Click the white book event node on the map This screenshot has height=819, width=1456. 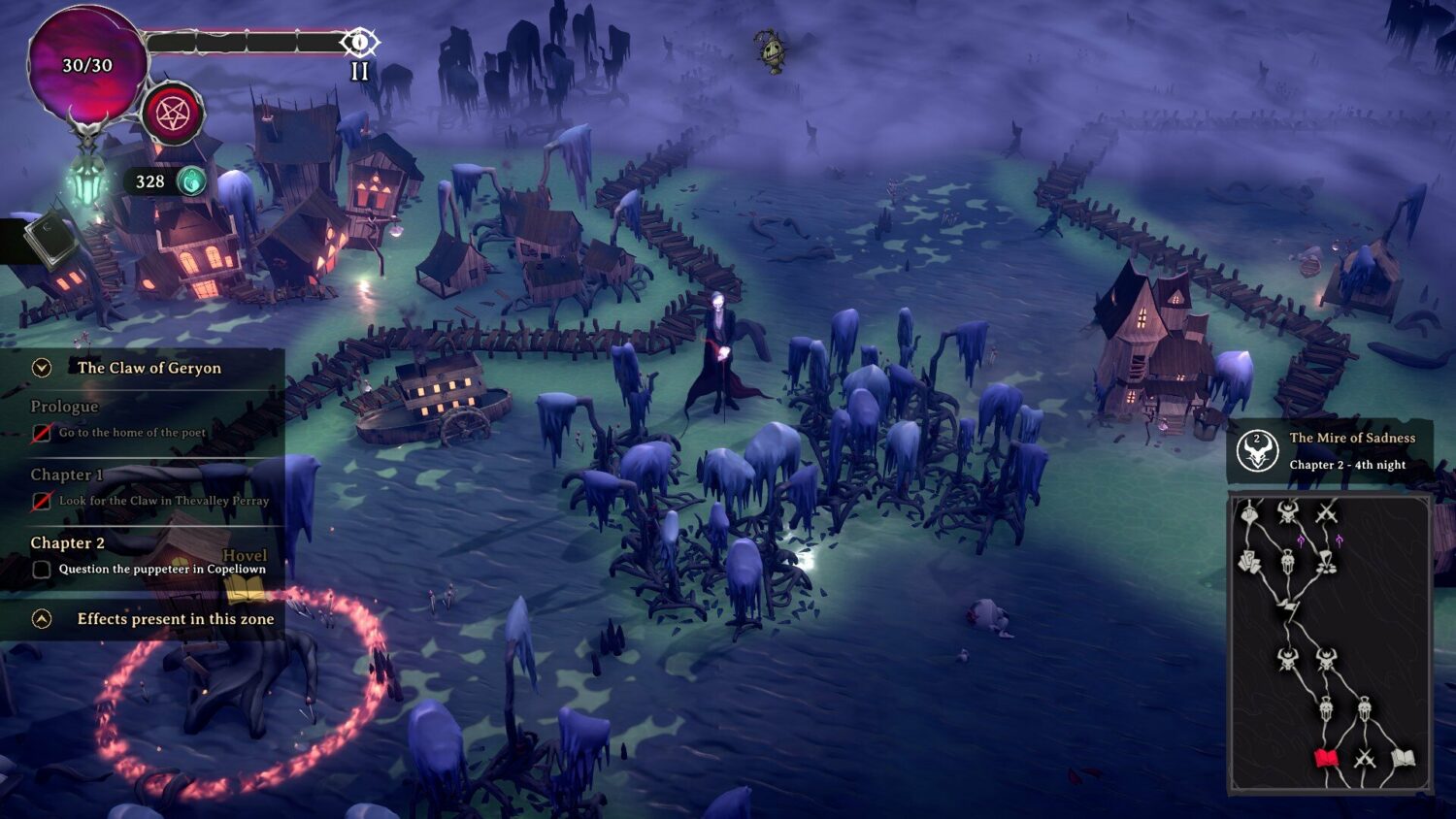coord(1402,756)
